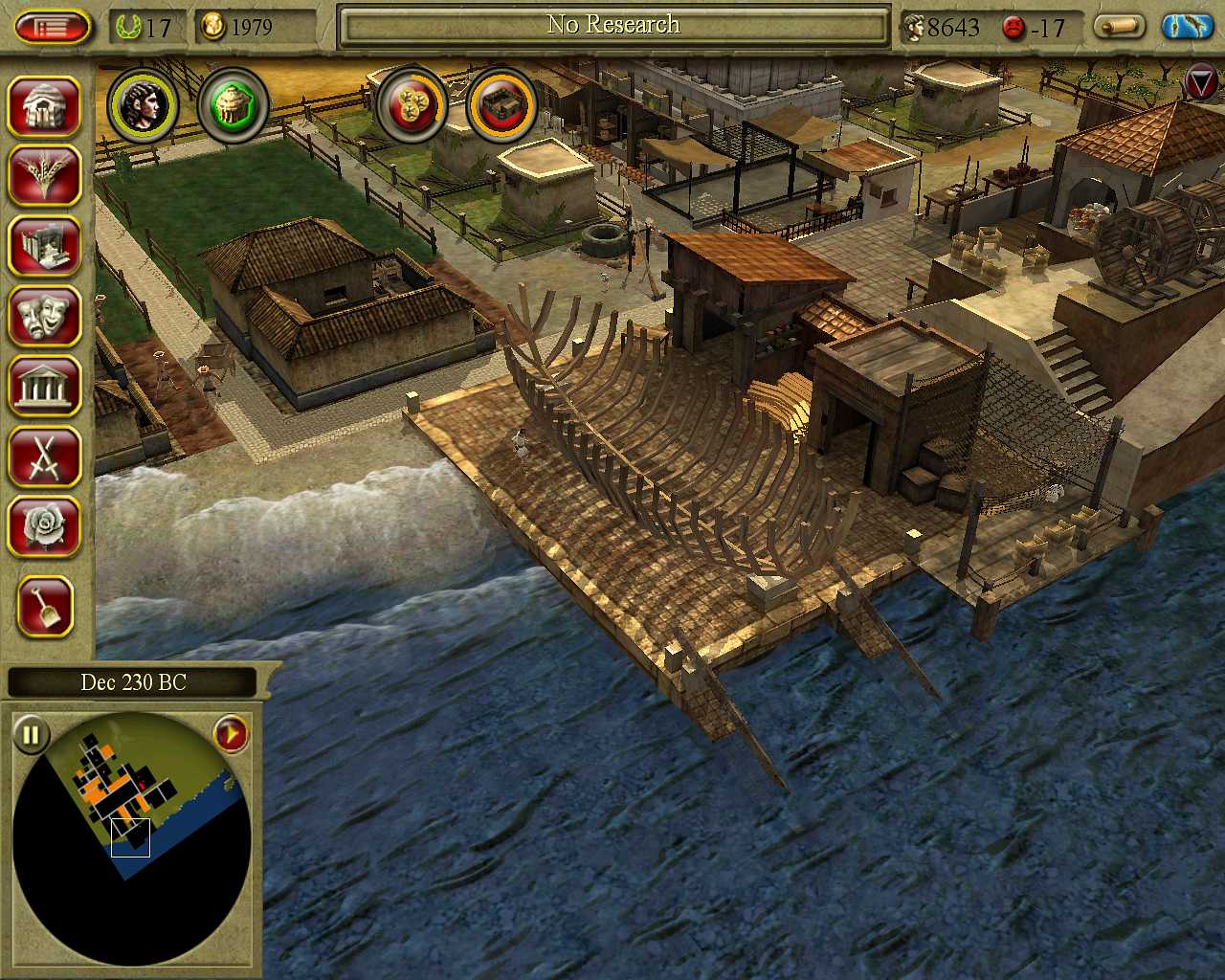Select the crossed swords military category
Viewport: 1225px width, 980px height.
(x=44, y=457)
